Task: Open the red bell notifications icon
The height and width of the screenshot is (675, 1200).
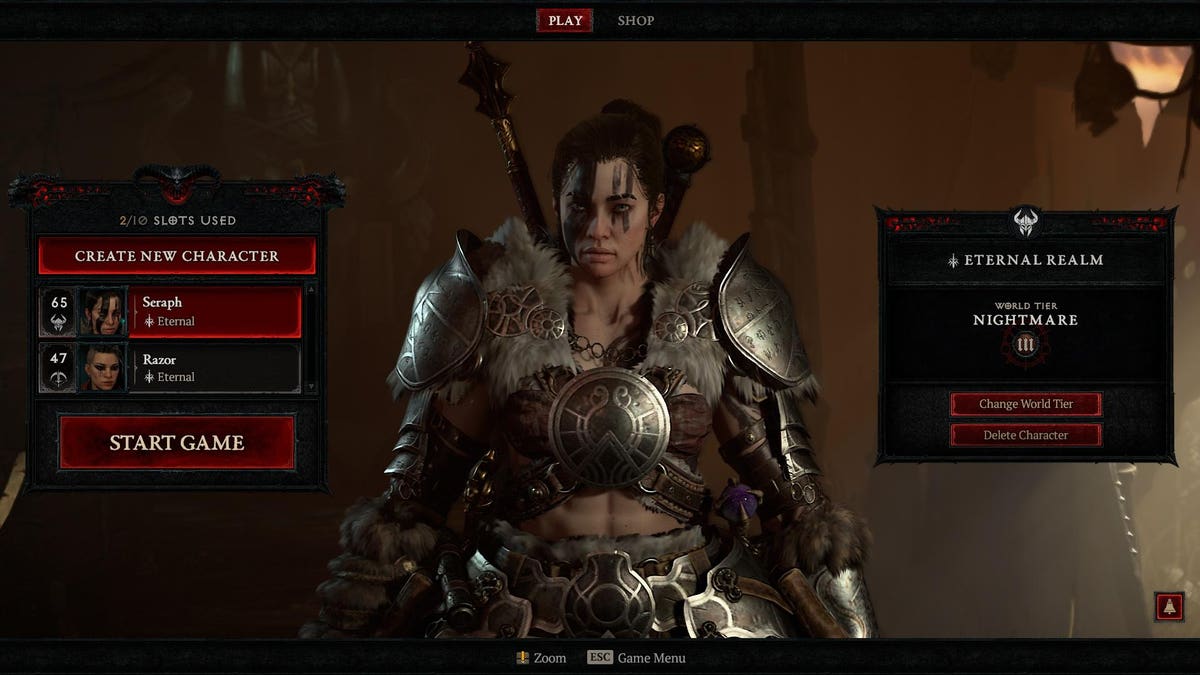Action: coord(1168,606)
